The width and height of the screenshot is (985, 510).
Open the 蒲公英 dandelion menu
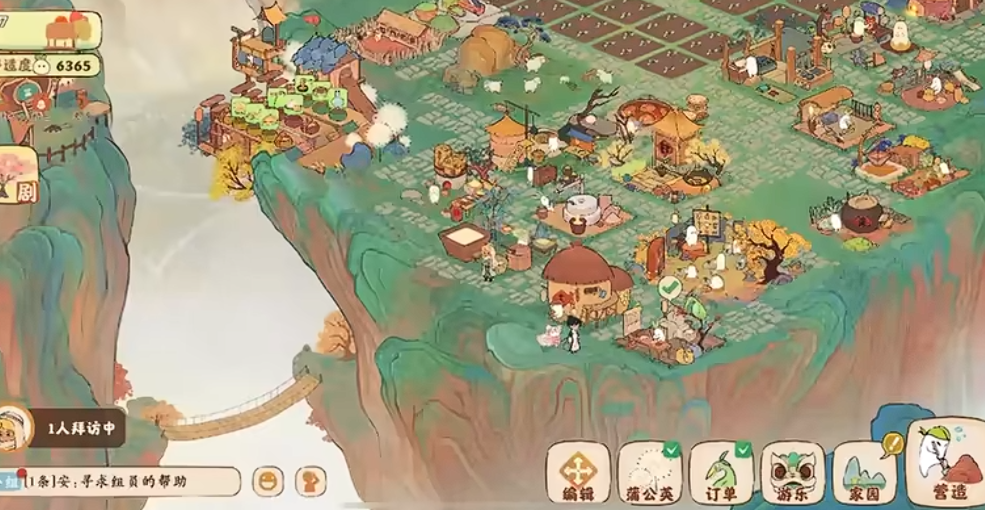[649, 473]
